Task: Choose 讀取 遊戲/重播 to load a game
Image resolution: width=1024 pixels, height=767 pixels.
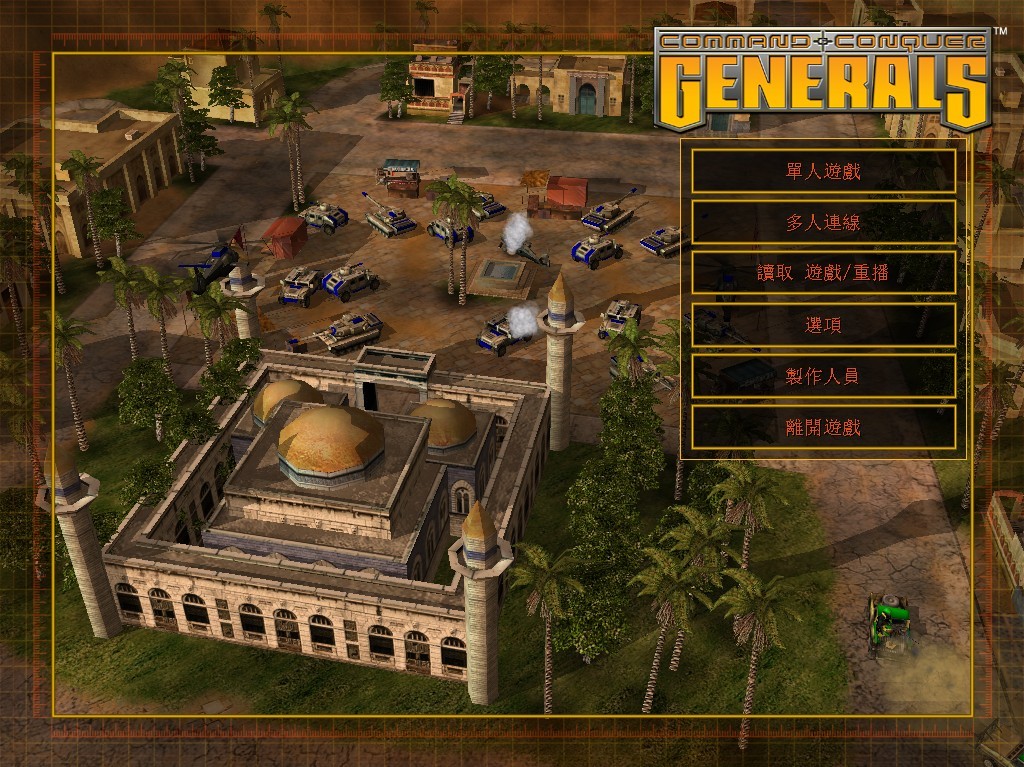Action: point(823,273)
